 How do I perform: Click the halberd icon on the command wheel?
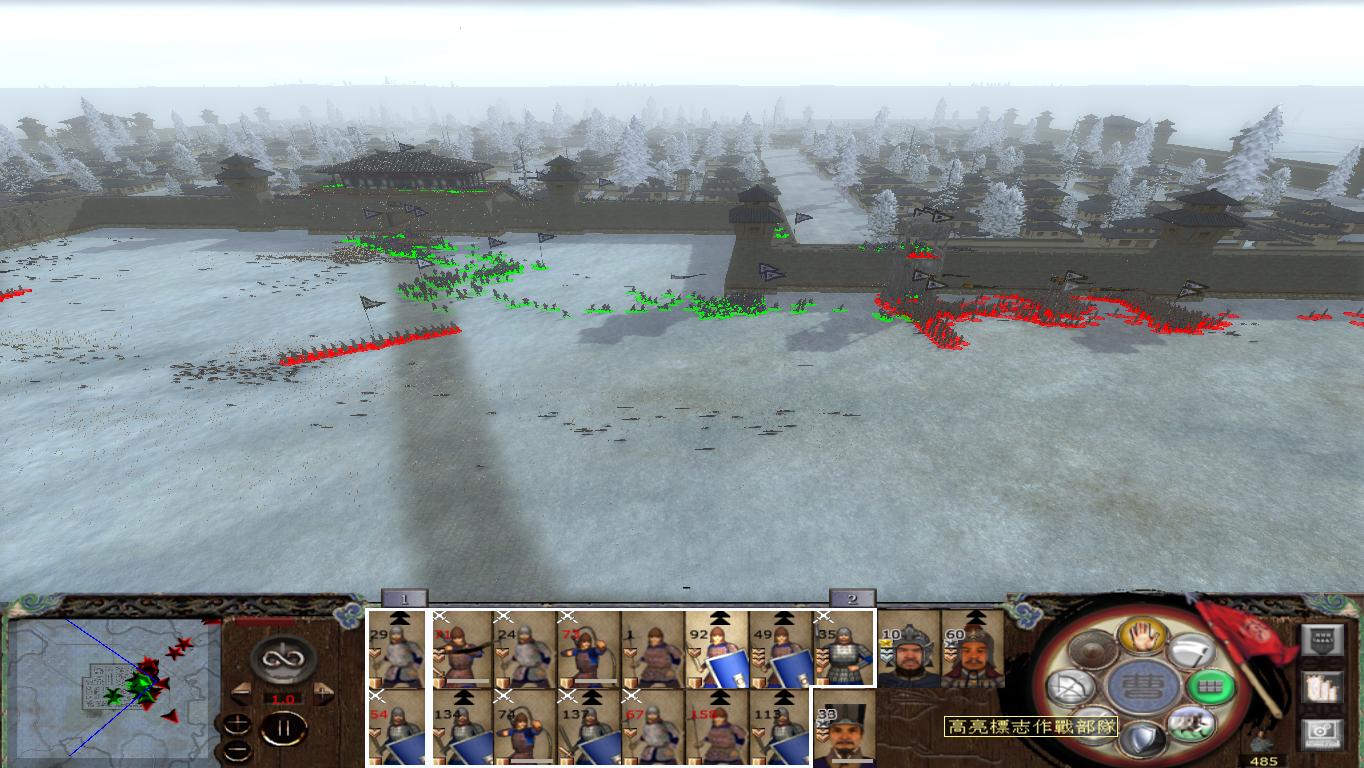tap(1190, 650)
